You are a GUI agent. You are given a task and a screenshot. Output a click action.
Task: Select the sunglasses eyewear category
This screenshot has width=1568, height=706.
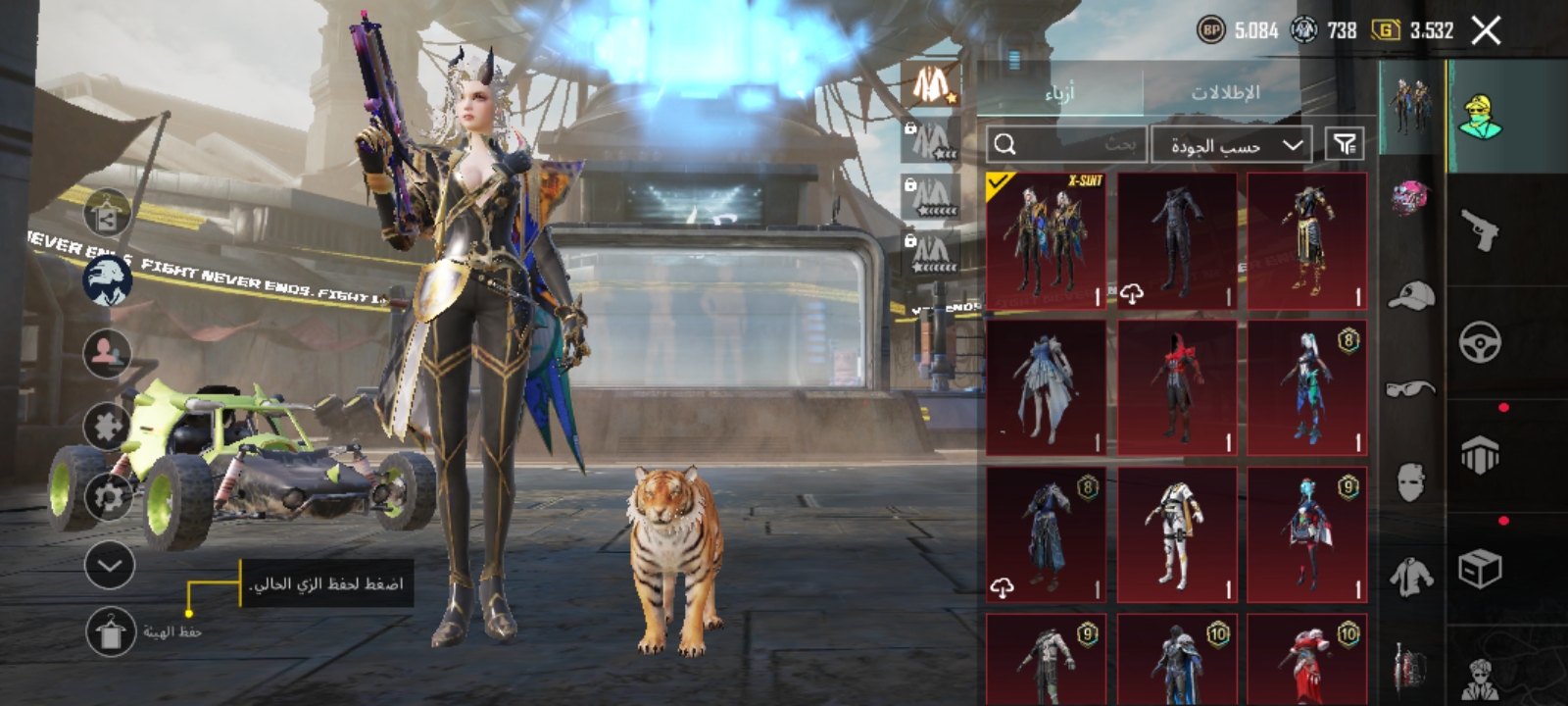[x=1411, y=388]
